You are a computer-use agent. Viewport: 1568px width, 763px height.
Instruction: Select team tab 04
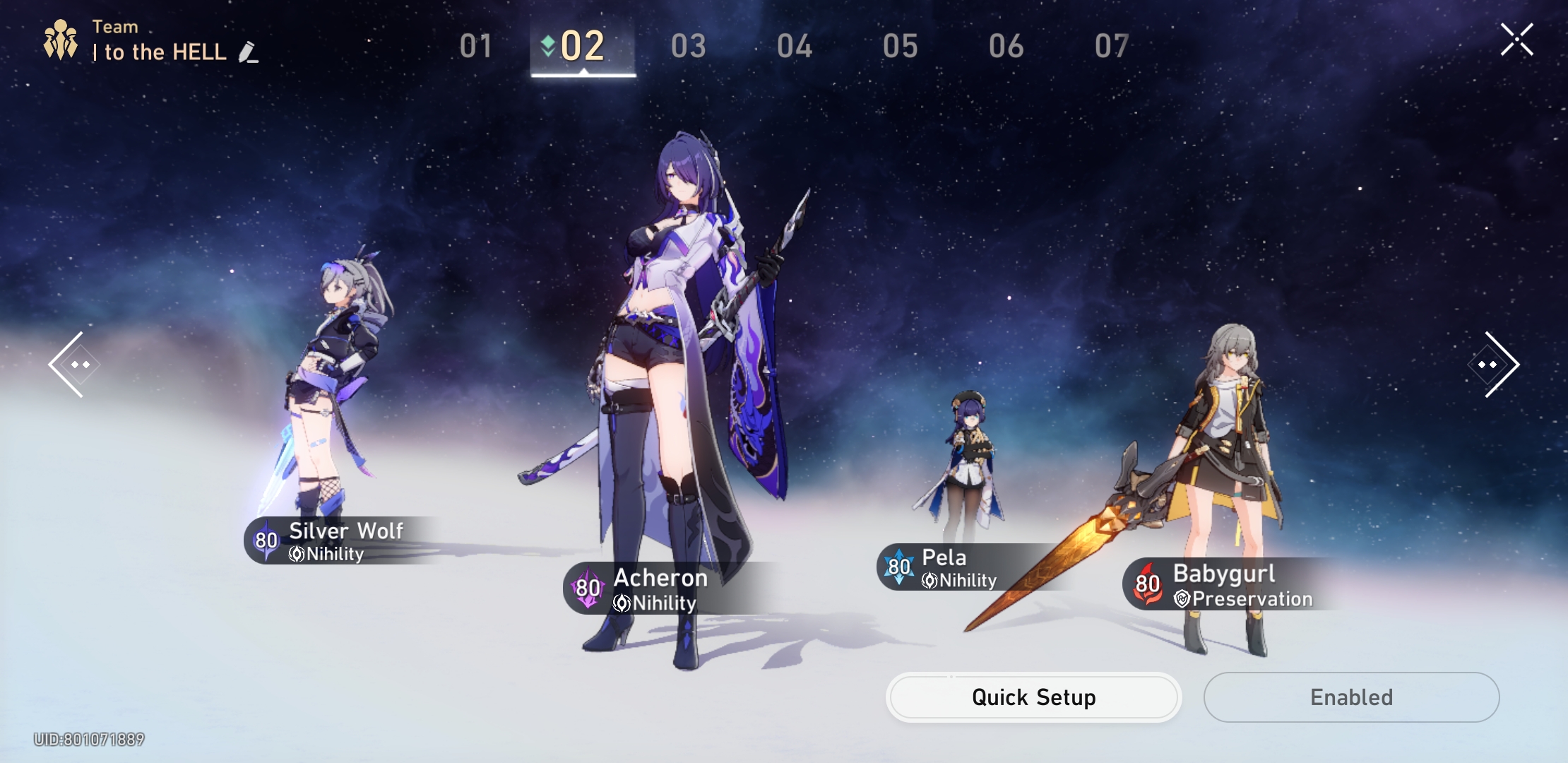click(x=795, y=46)
